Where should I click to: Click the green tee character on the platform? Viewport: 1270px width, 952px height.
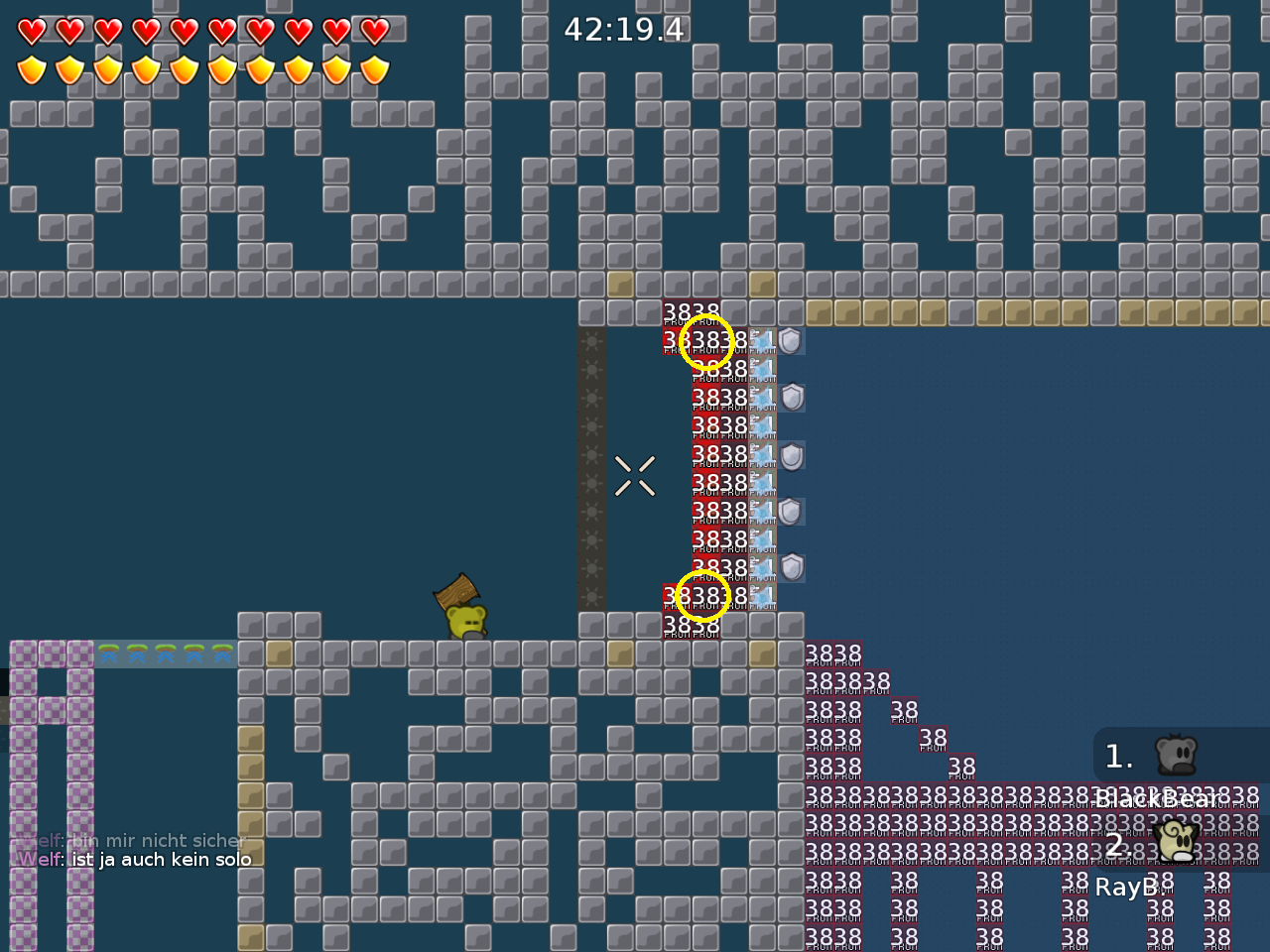pyautogui.click(x=464, y=620)
